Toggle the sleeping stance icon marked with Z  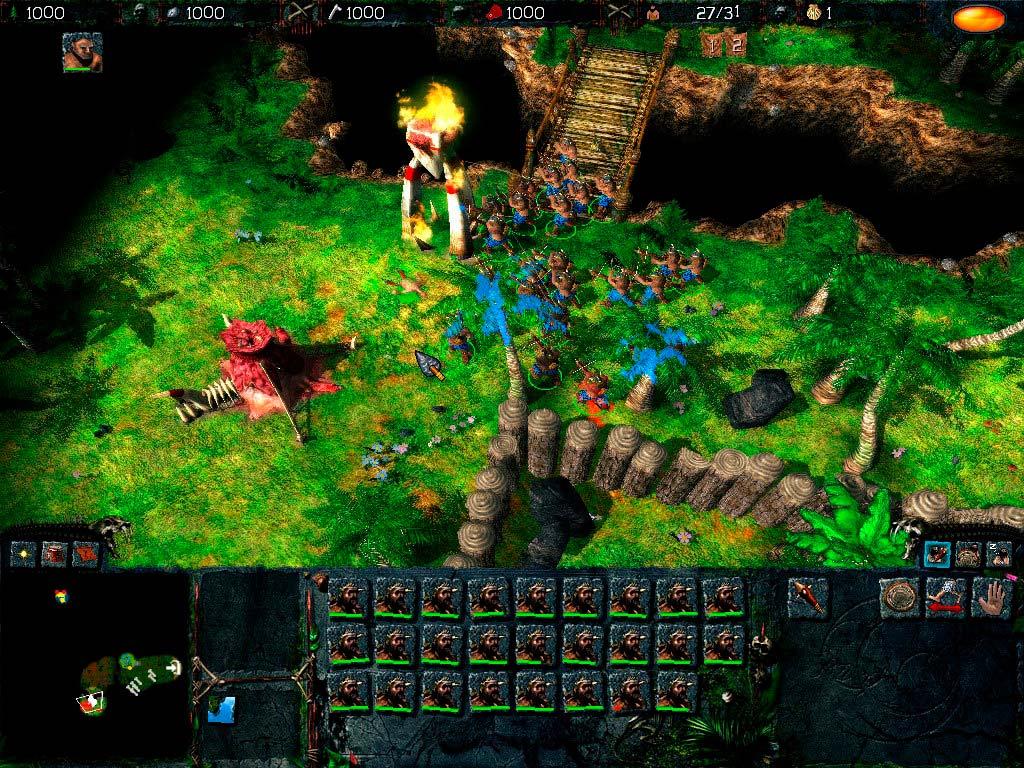(998, 554)
